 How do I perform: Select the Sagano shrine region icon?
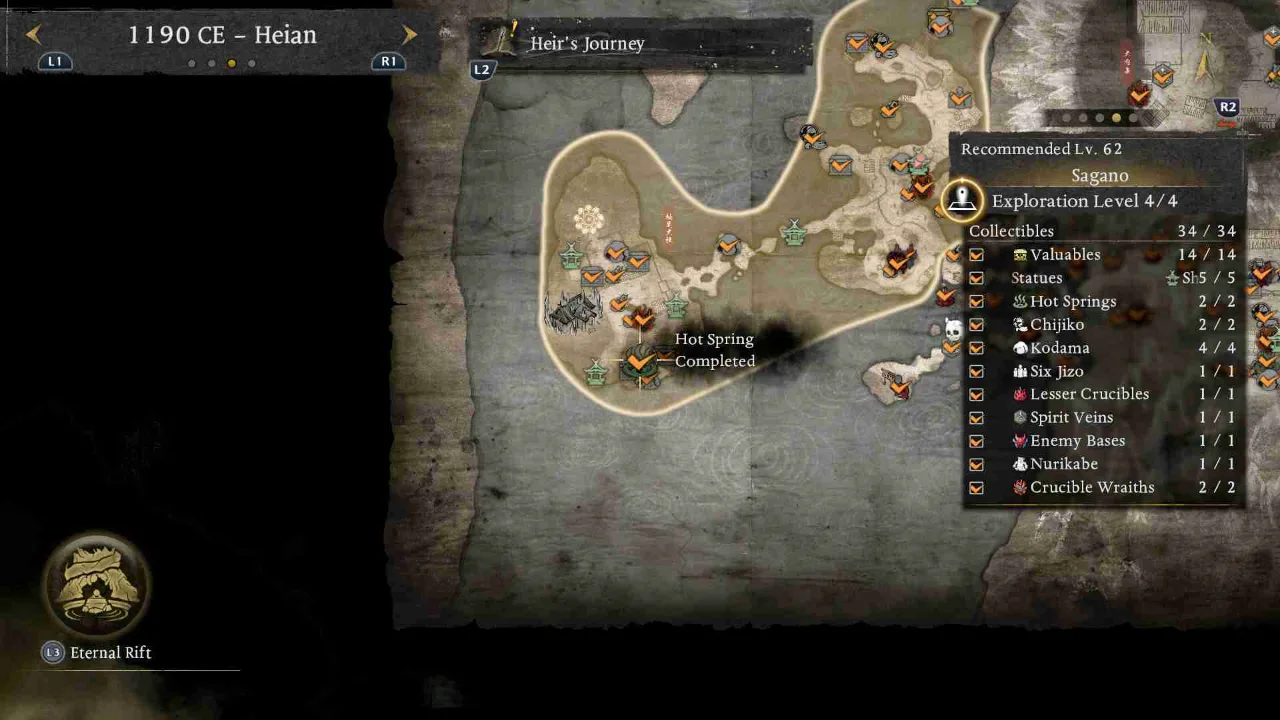[x=962, y=199]
